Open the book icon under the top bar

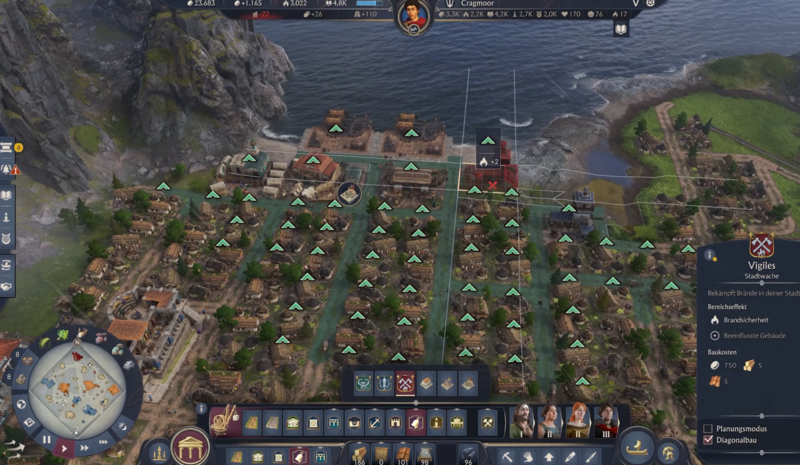coord(620,29)
